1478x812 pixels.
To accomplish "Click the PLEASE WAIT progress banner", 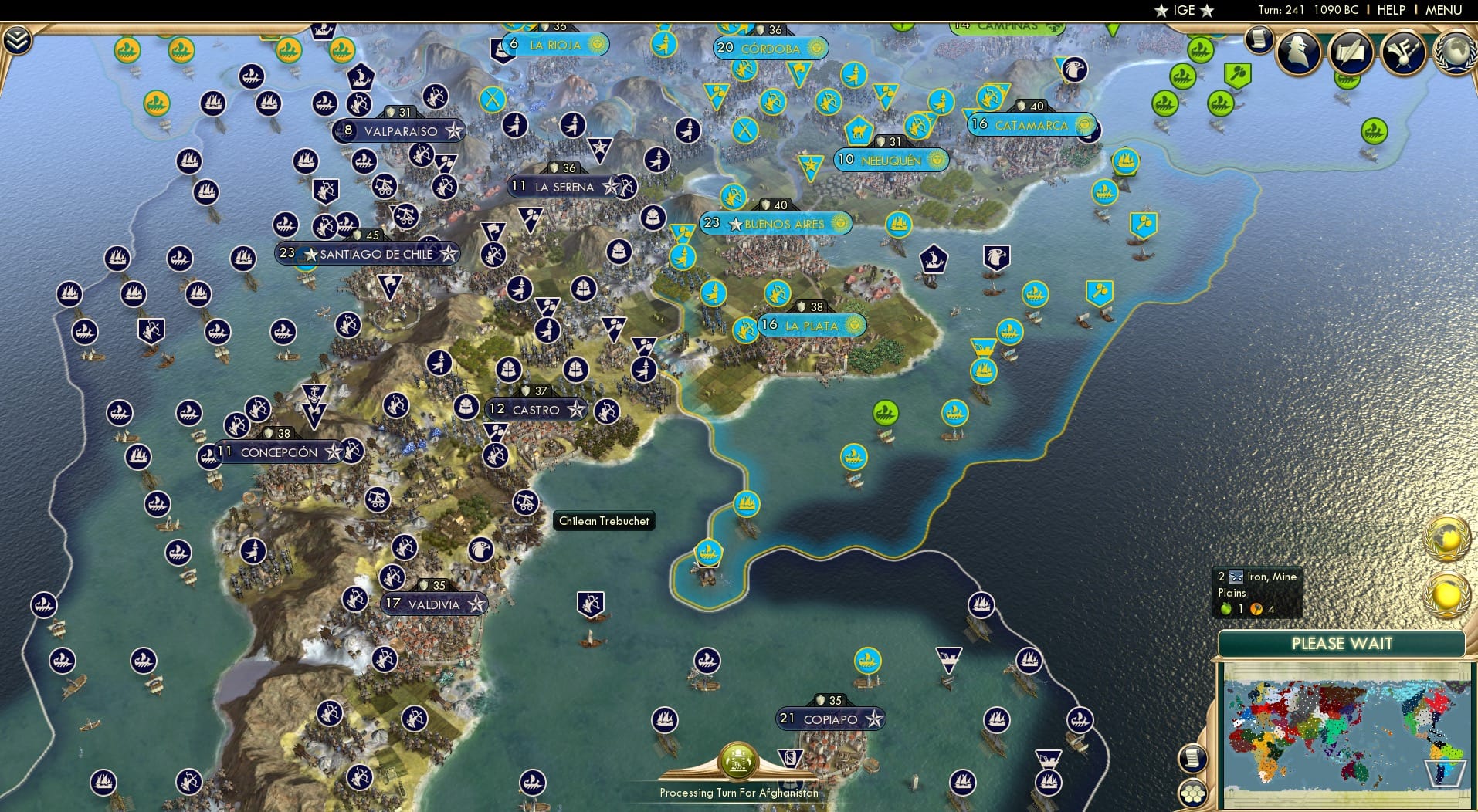I will (1344, 643).
